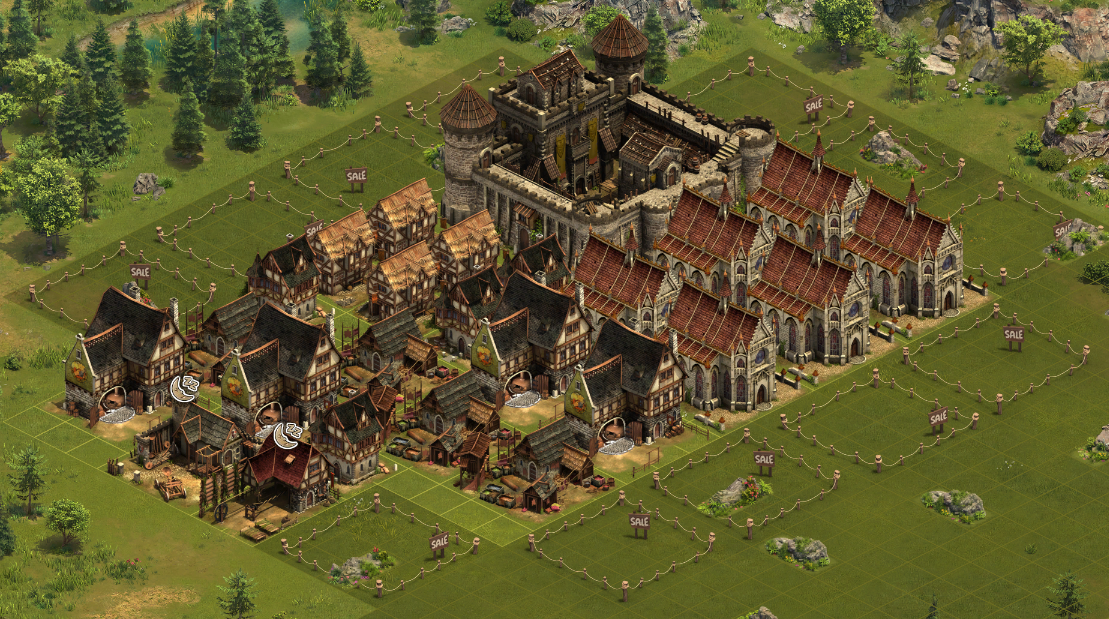Click the sleeping moon icon over the red-roofed building
Image resolution: width=1109 pixels, height=619 pixels.
[x=286, y=434]
